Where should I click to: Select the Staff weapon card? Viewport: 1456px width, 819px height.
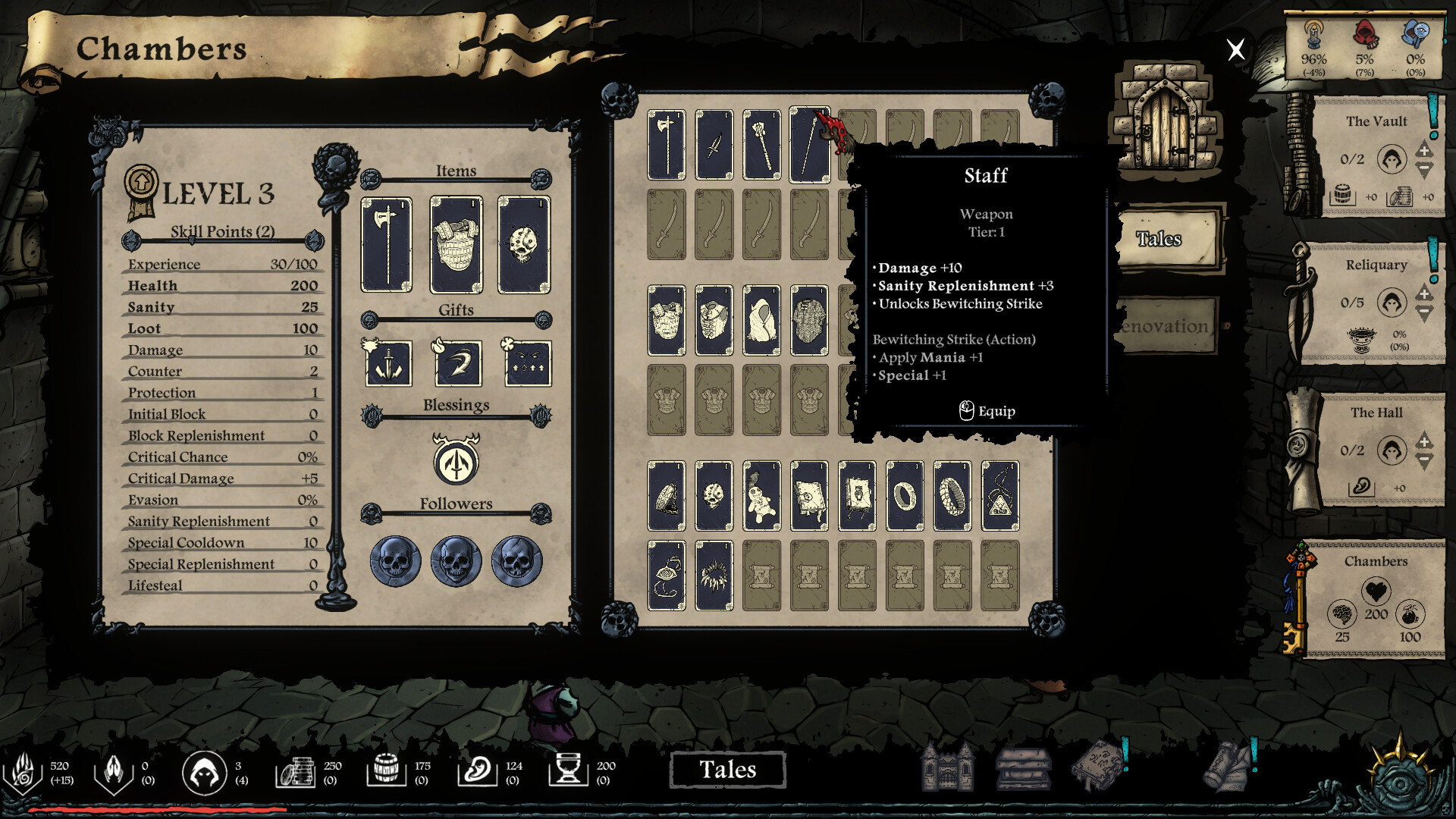tap(809, 144)
